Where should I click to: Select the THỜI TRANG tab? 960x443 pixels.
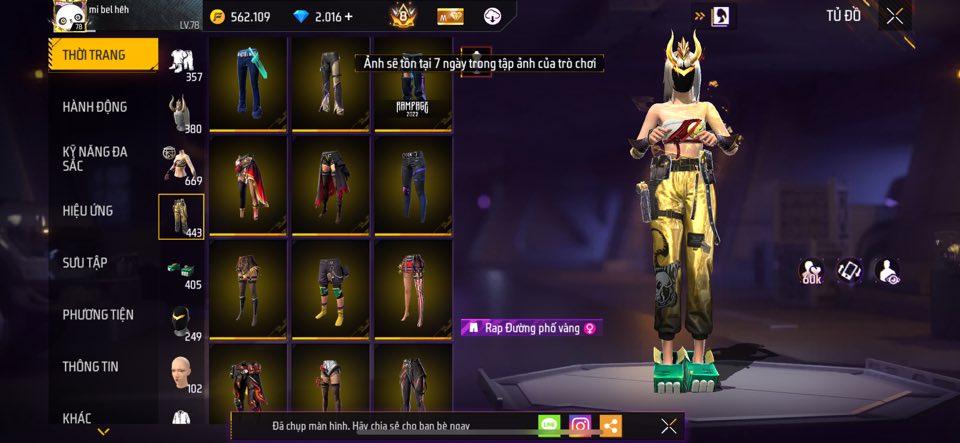pyautogui.click(x=102, y=55)
